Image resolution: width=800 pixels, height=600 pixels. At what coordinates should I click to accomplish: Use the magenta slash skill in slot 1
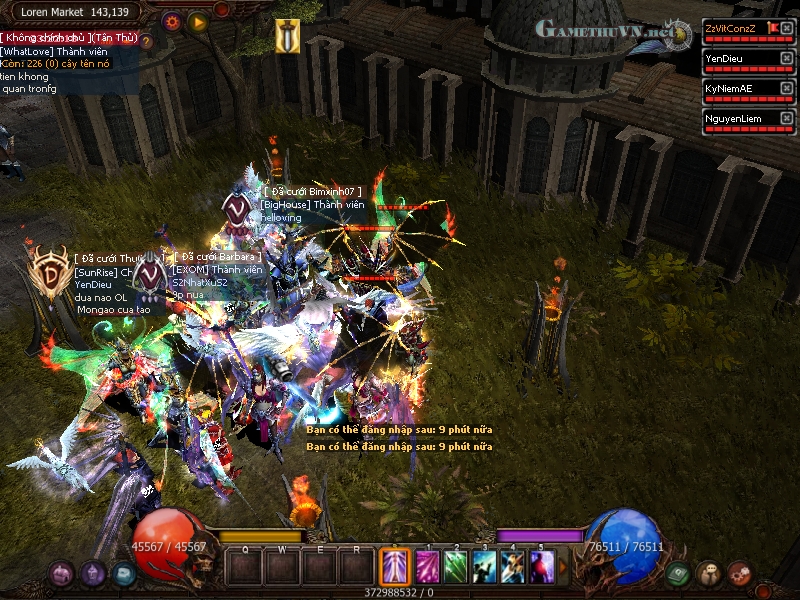click(427, 568)
